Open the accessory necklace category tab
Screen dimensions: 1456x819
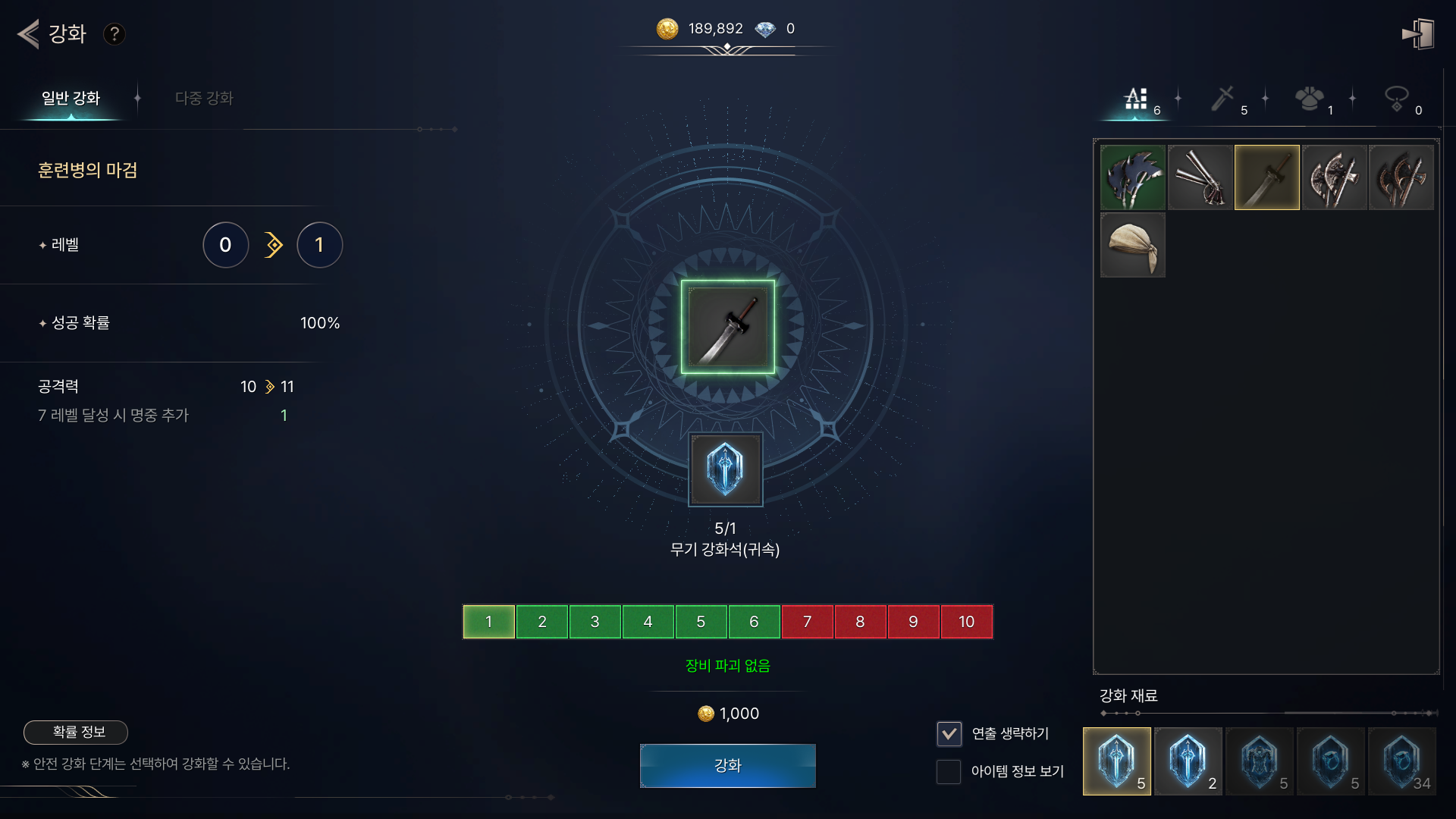1397,99
